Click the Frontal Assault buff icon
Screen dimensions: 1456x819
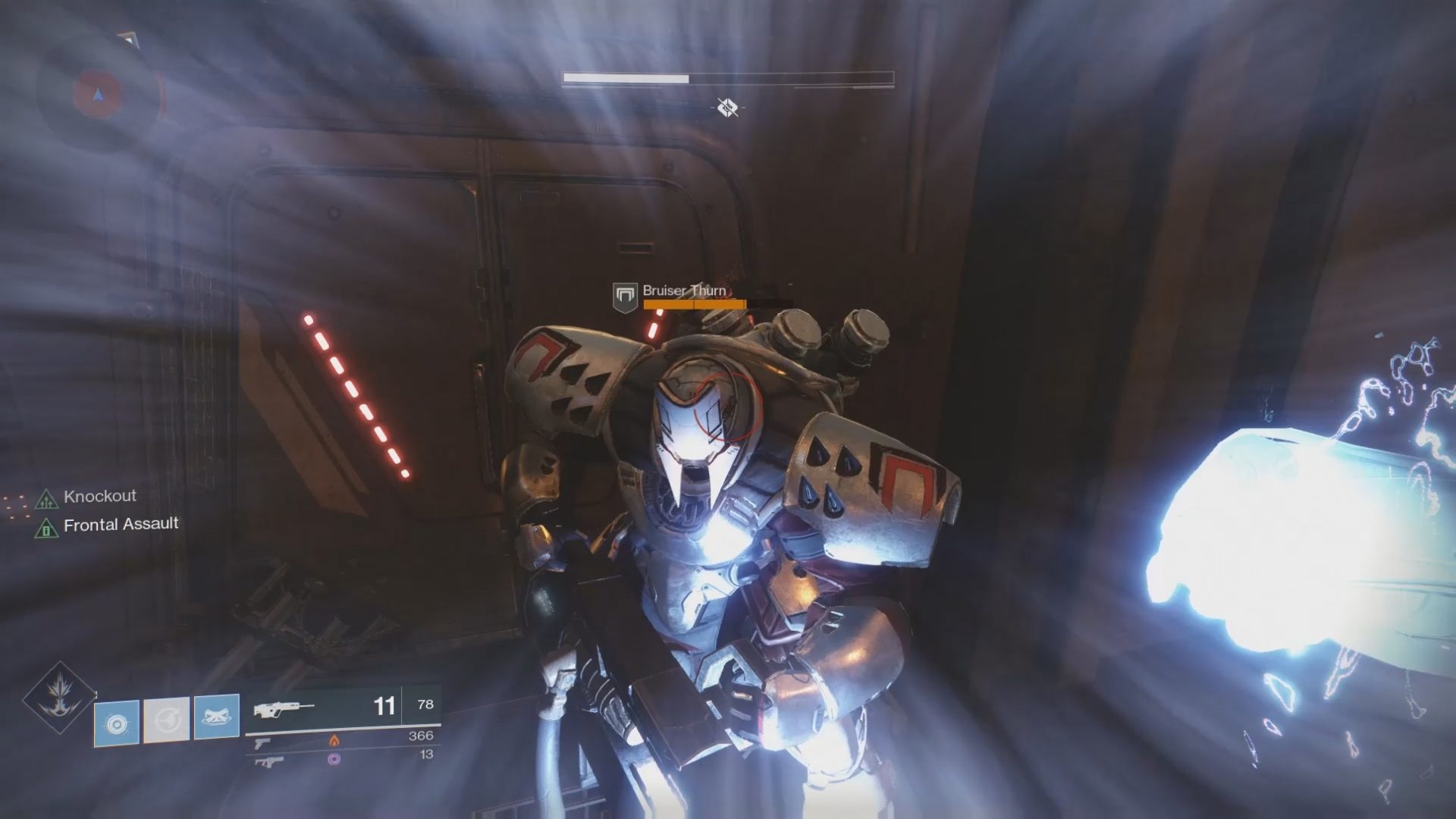47,527
